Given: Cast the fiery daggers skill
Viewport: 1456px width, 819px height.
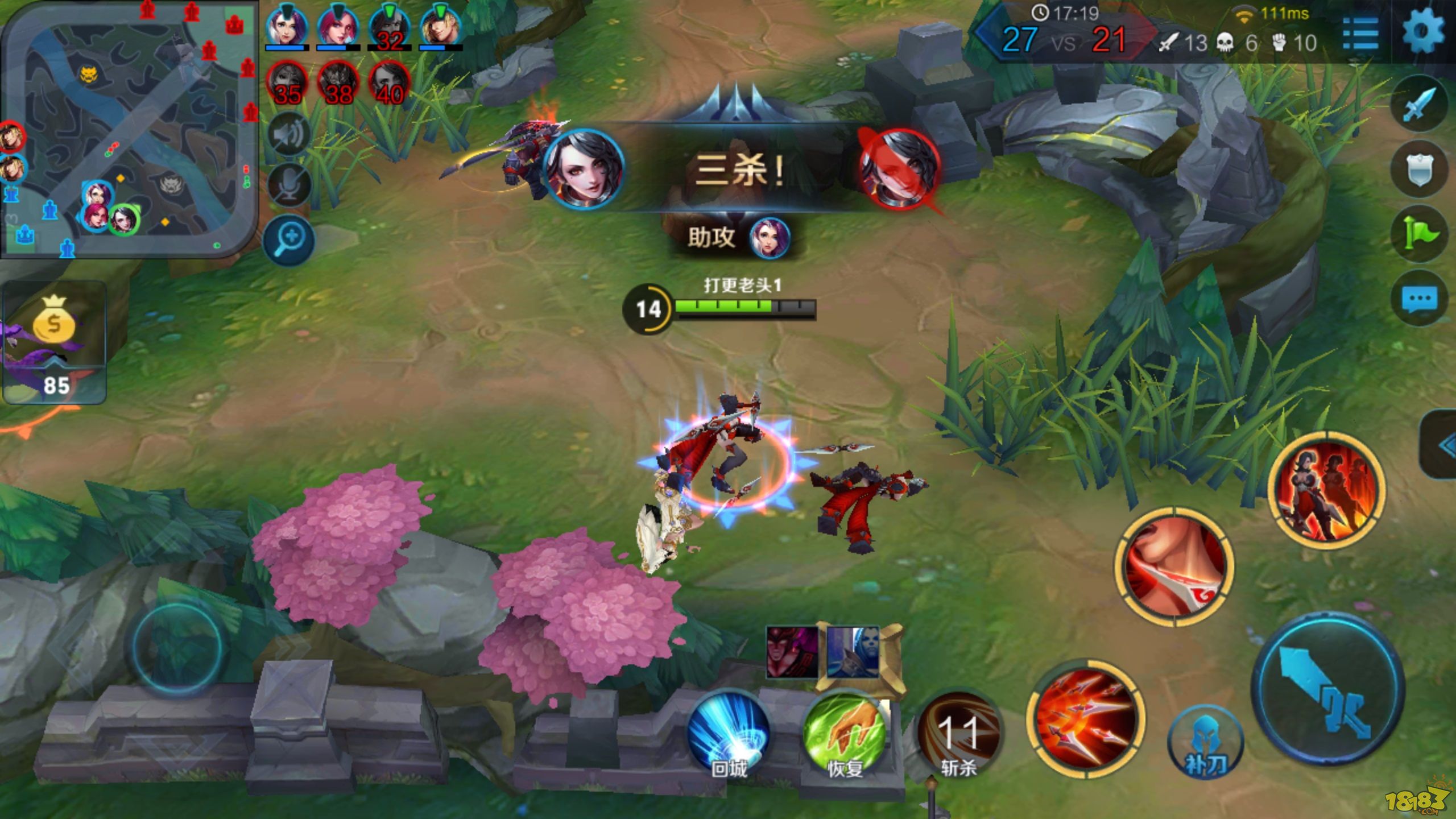Looking at the screenshot, I should (1085, 718).
